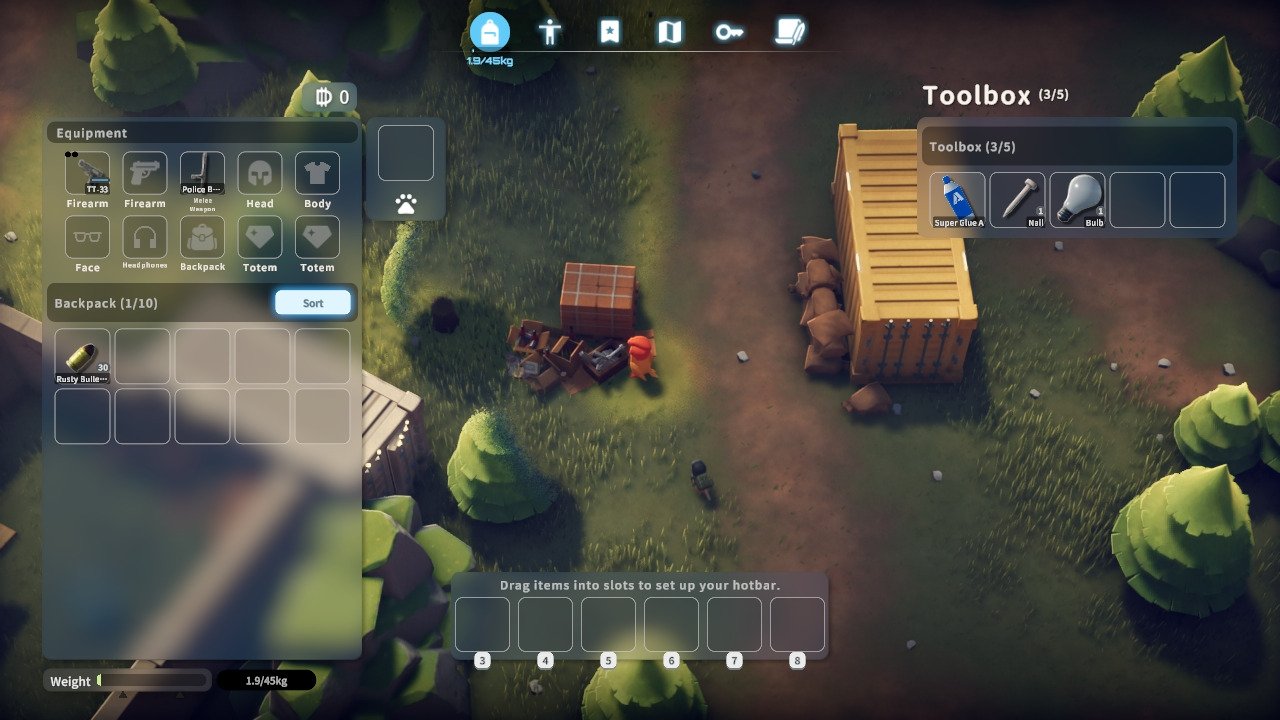Take the Super Glue A from toolbox

[x=958, y=200]
